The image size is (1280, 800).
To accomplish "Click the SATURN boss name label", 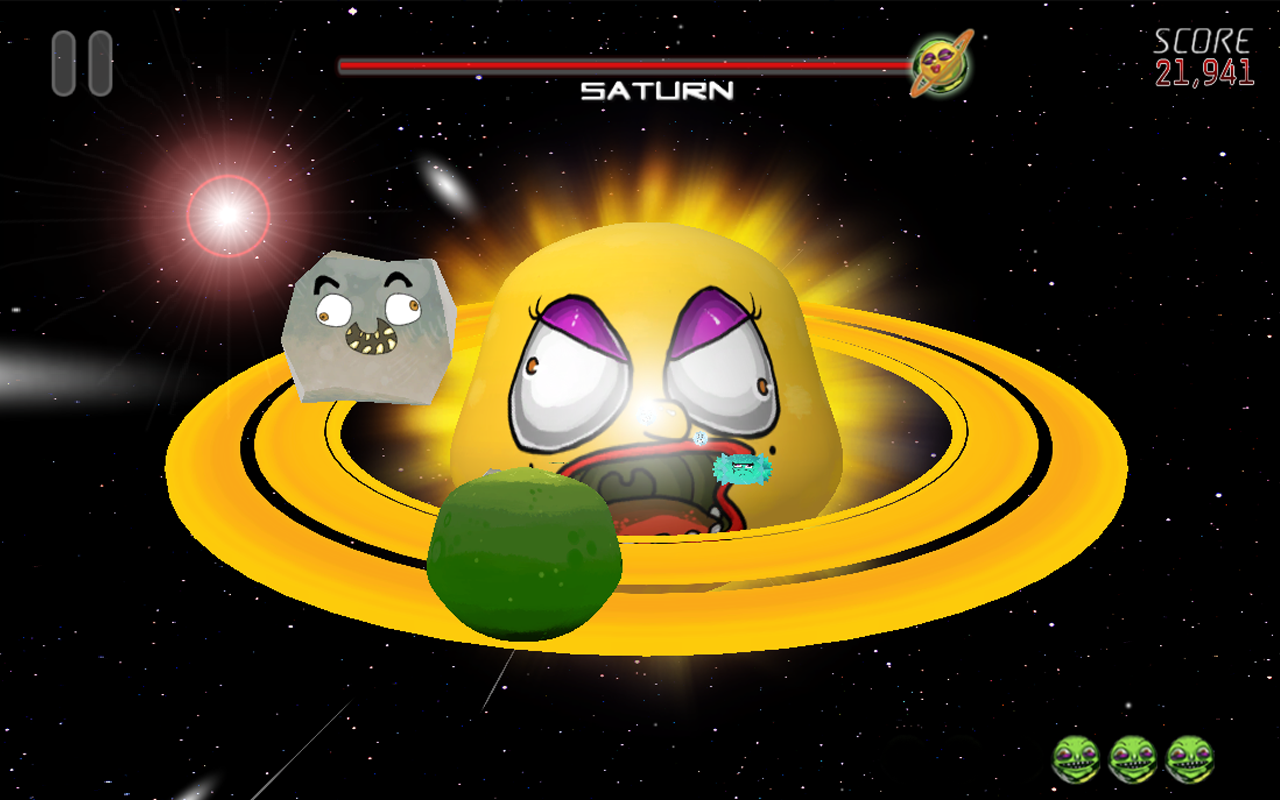I will tap(655, 92).
